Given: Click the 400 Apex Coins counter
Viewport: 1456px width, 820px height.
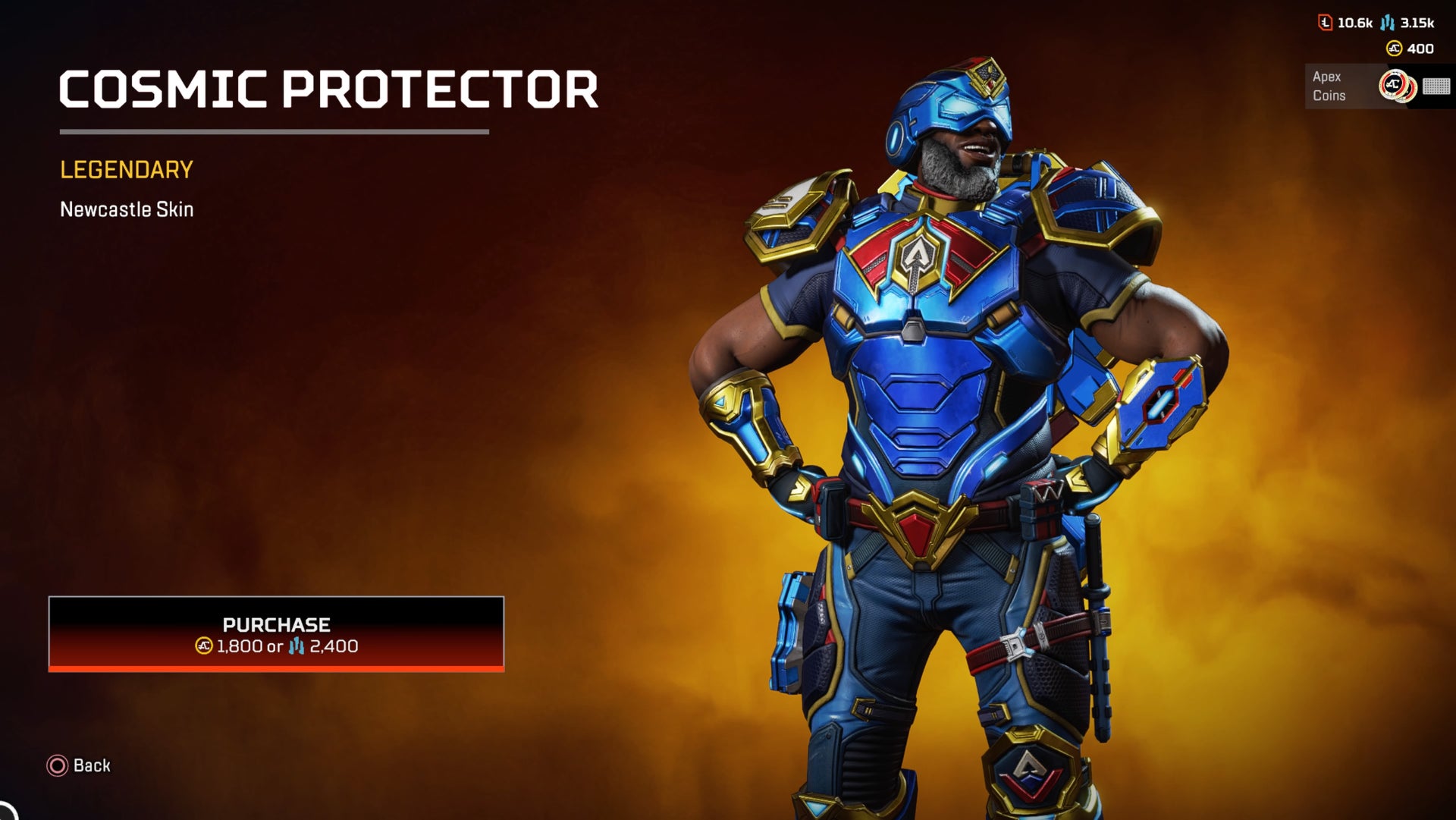Looking at the screenshot, I should pos(1420,49).
